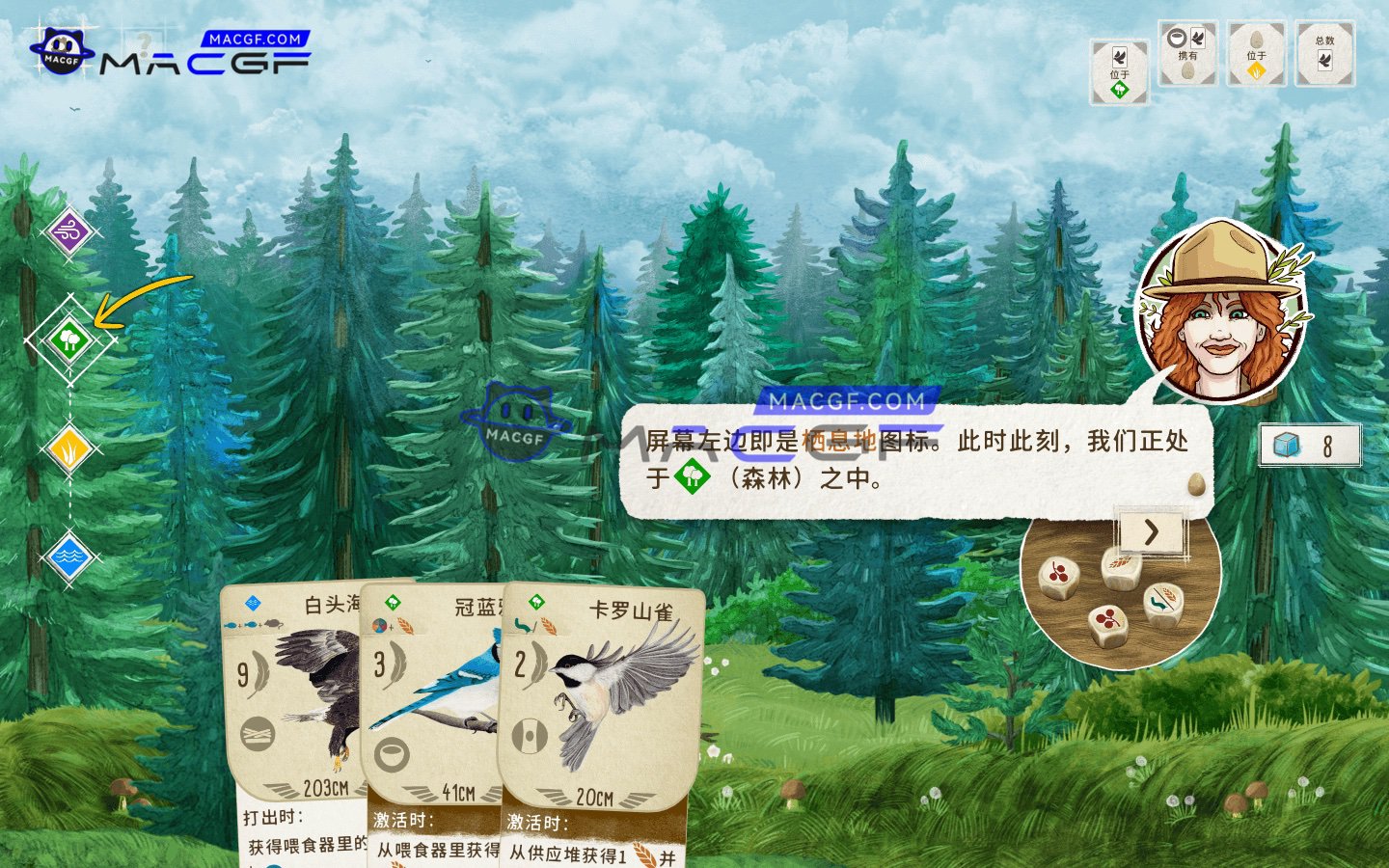Screen dimensions: 1389x868
Task: Click the wheat die in the birdfeeder
Action: point(1119,567)
